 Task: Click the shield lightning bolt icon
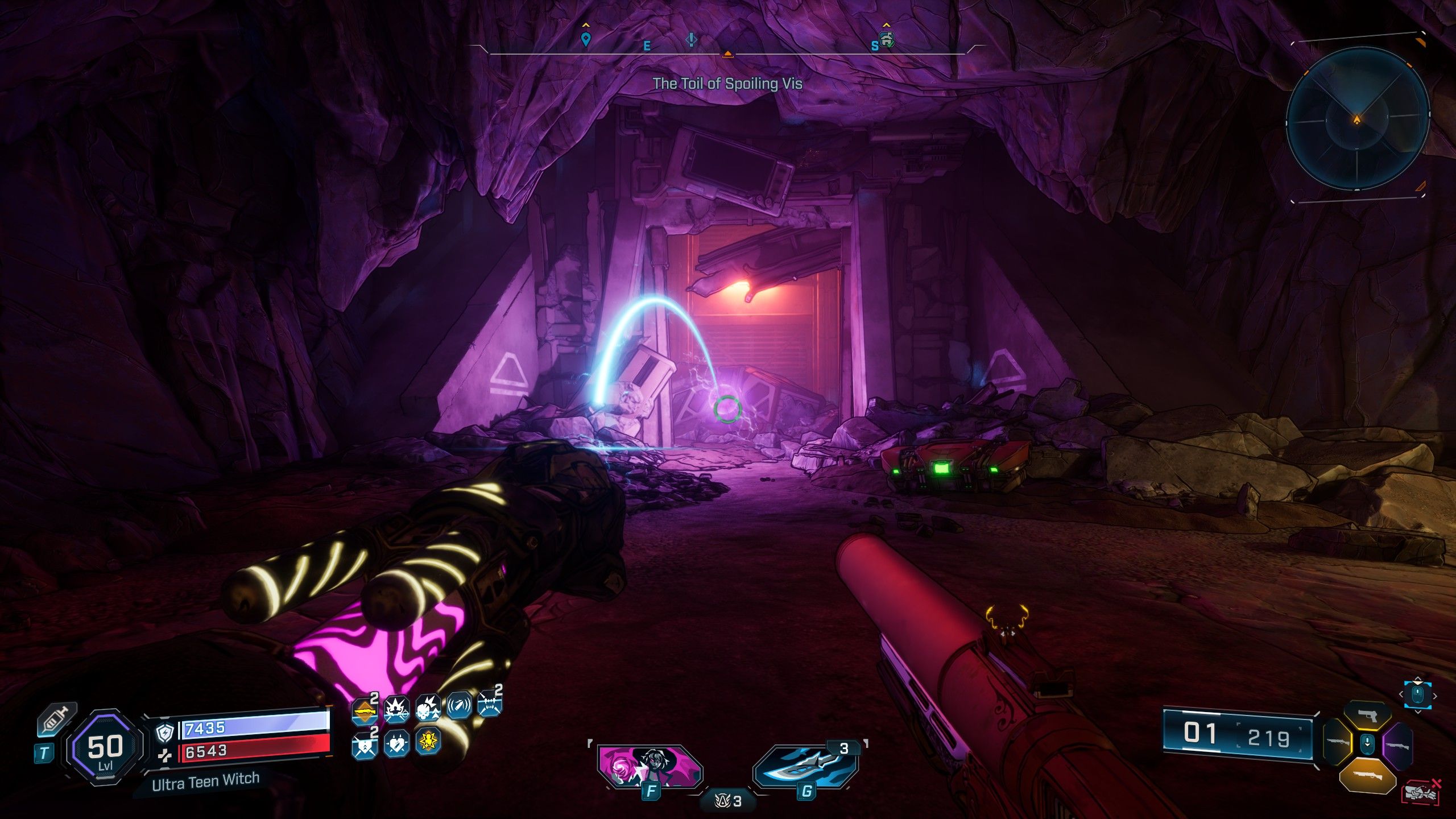(x=164, y=734)
